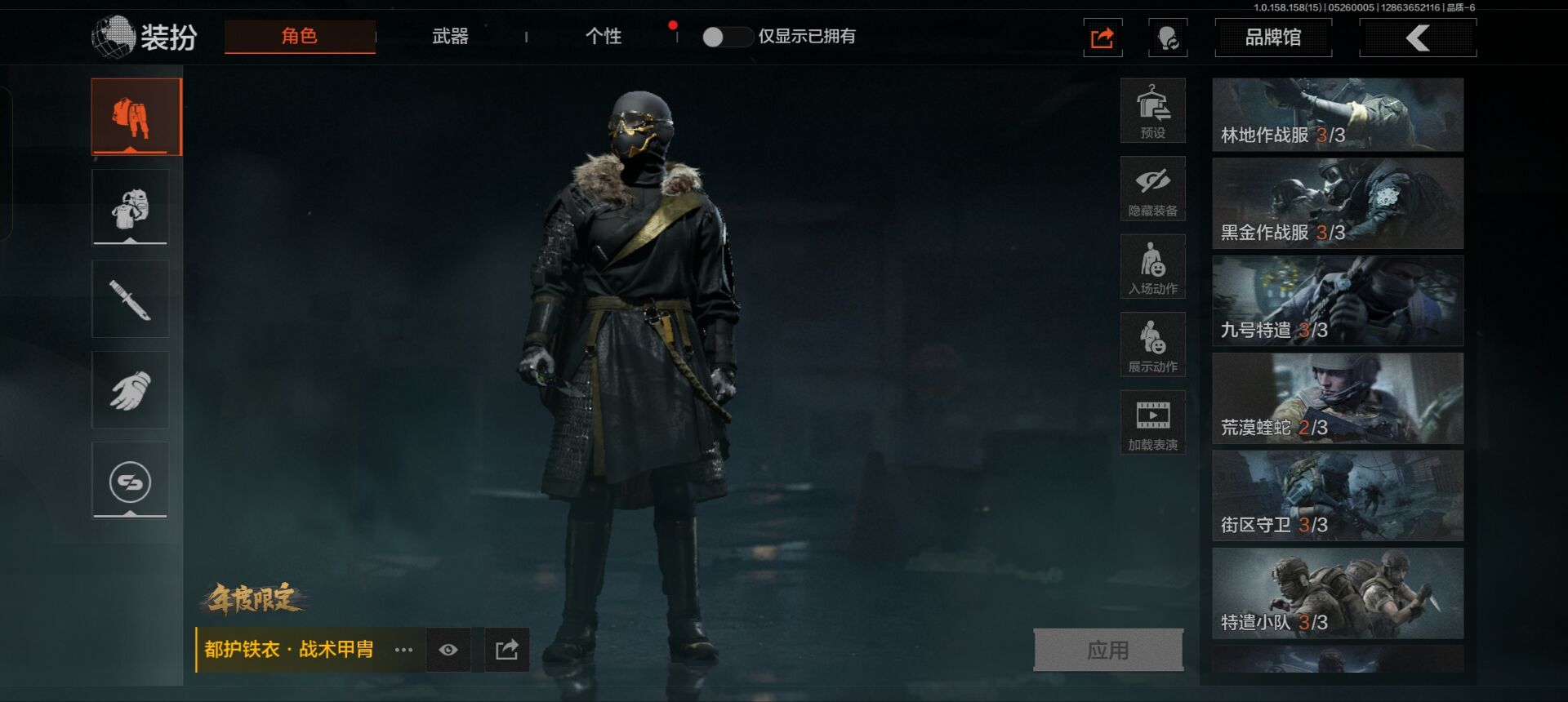Open 加载表演 loading performance
The width and height of the screenshot is (1568, 702).
tap(1152, 423)
